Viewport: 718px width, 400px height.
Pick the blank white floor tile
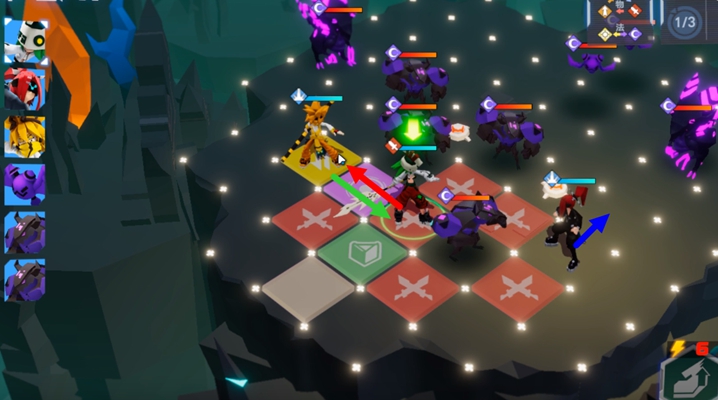[x=309, y=288]
